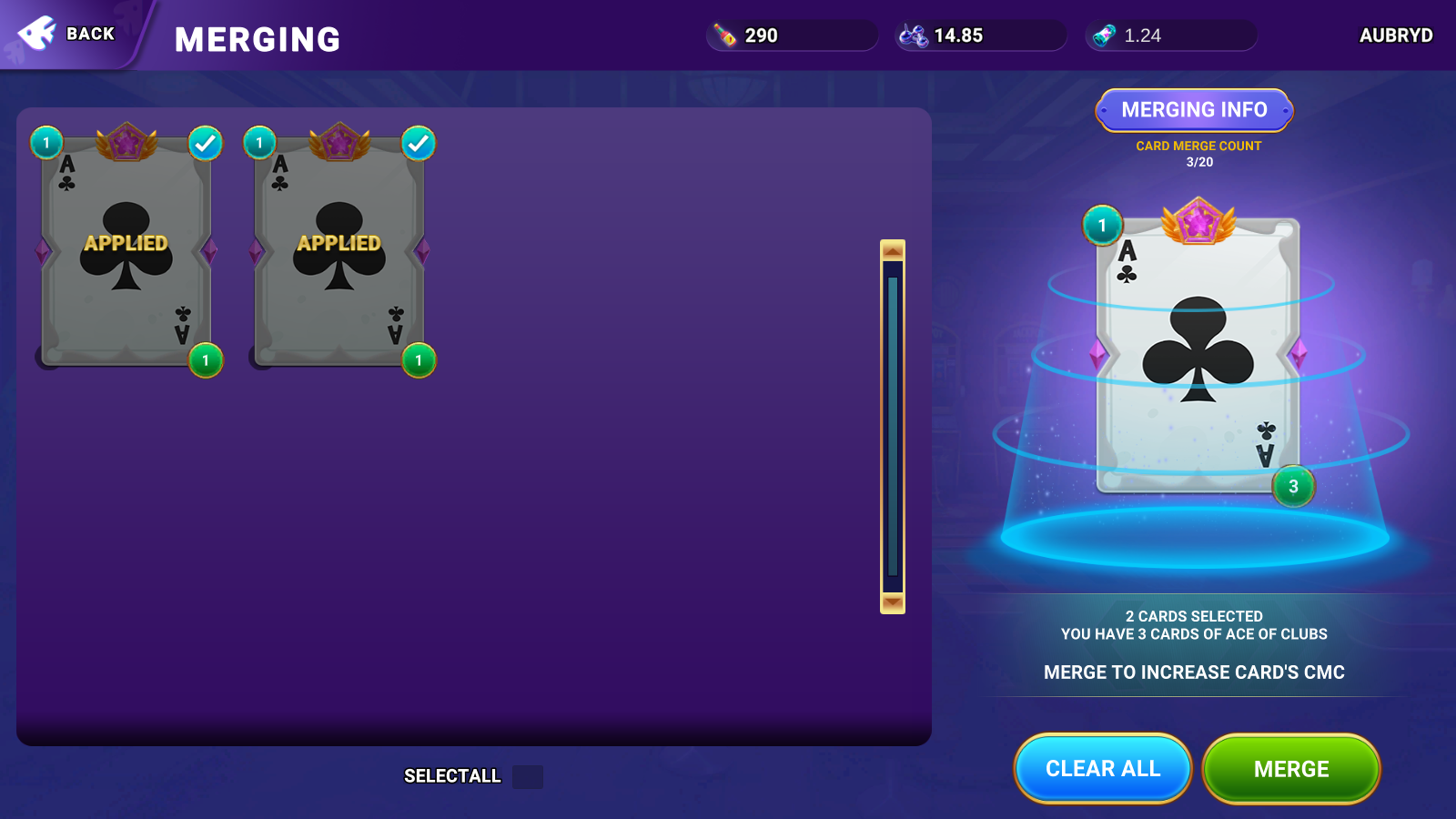
Task: Click the scrollbar's up arrow
Action: click(893, 250)
